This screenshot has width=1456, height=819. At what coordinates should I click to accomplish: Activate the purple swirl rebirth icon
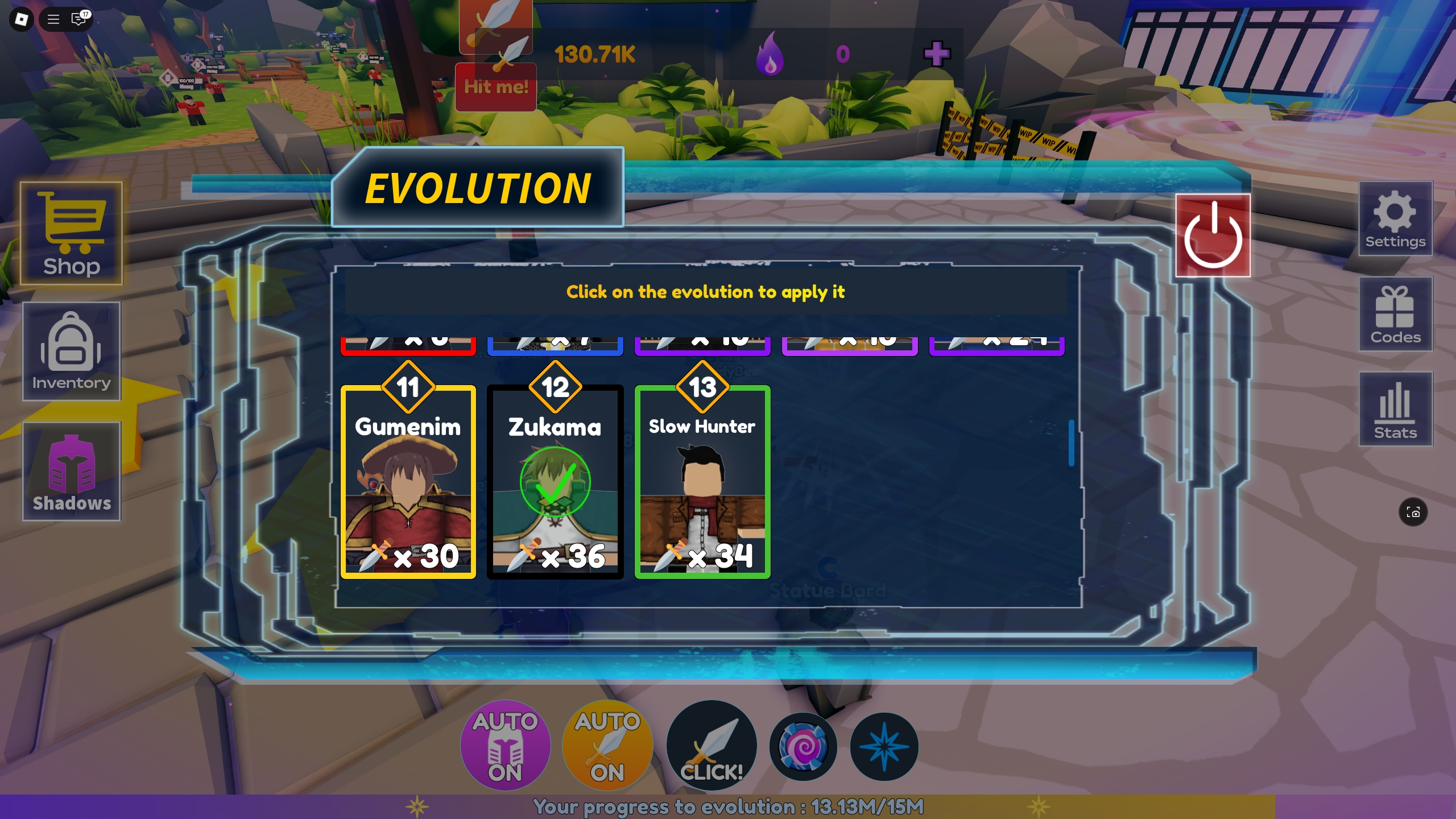coord(804,746)
